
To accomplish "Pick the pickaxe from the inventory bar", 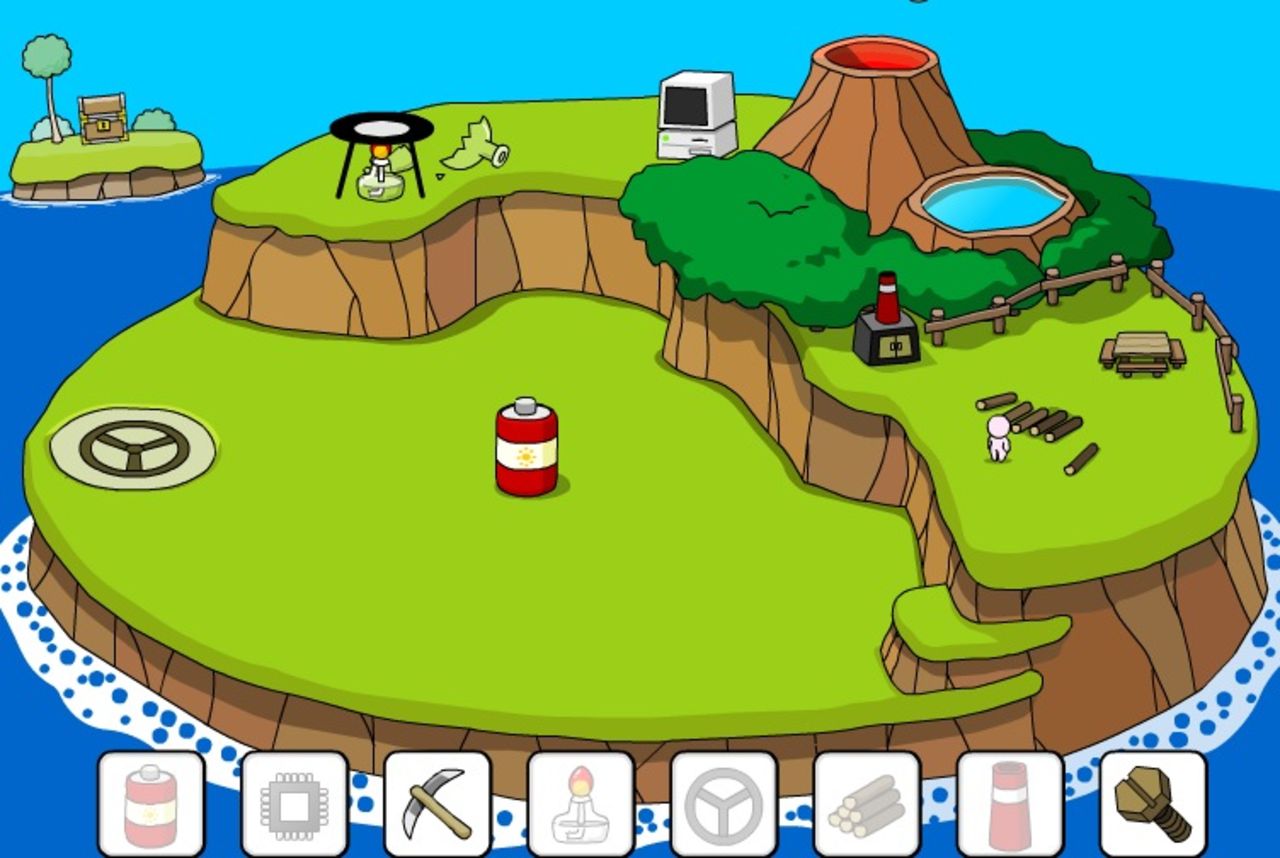I will click(x=437, y=804).
